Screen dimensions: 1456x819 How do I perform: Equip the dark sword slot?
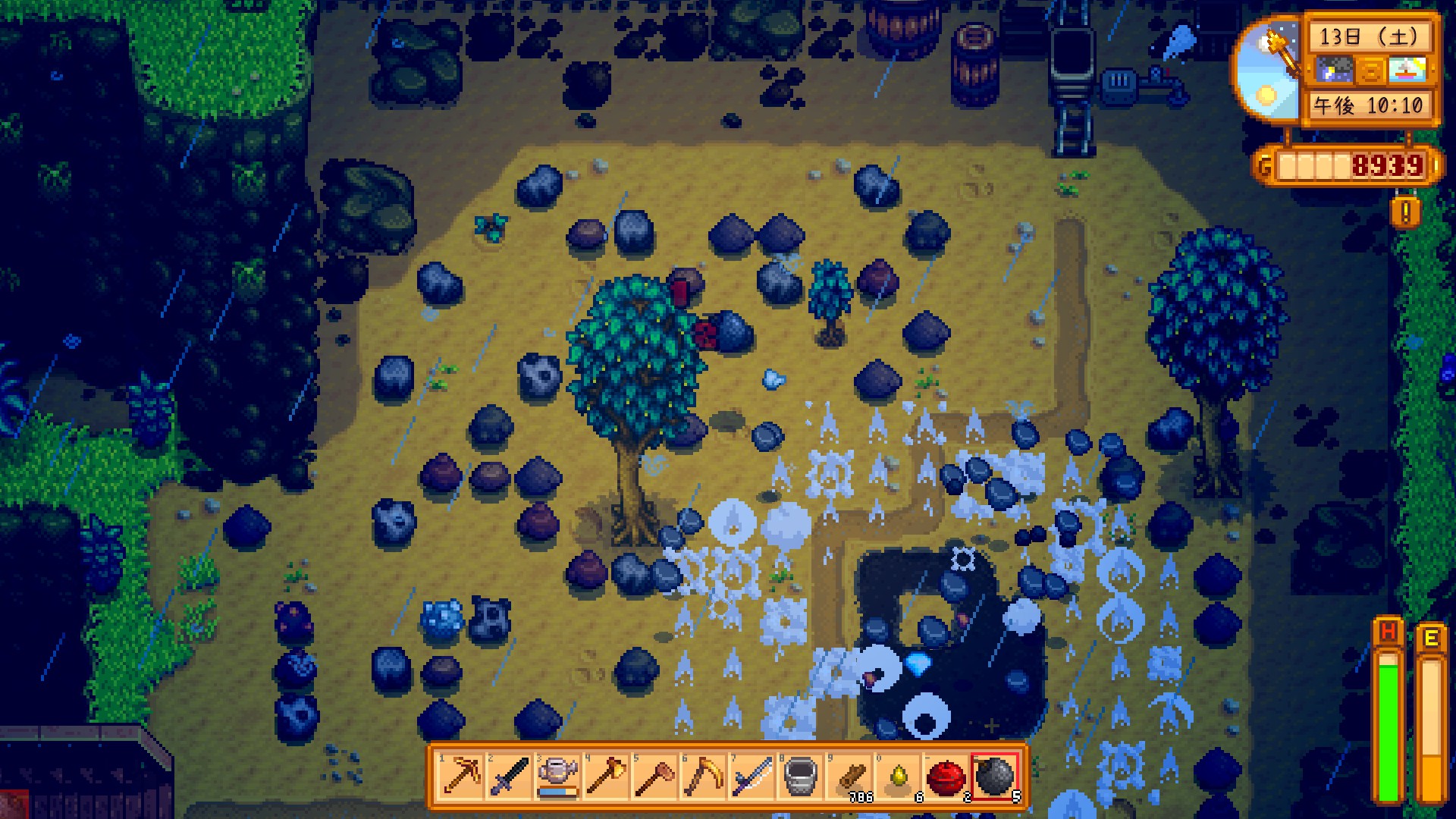click(509, 777)
